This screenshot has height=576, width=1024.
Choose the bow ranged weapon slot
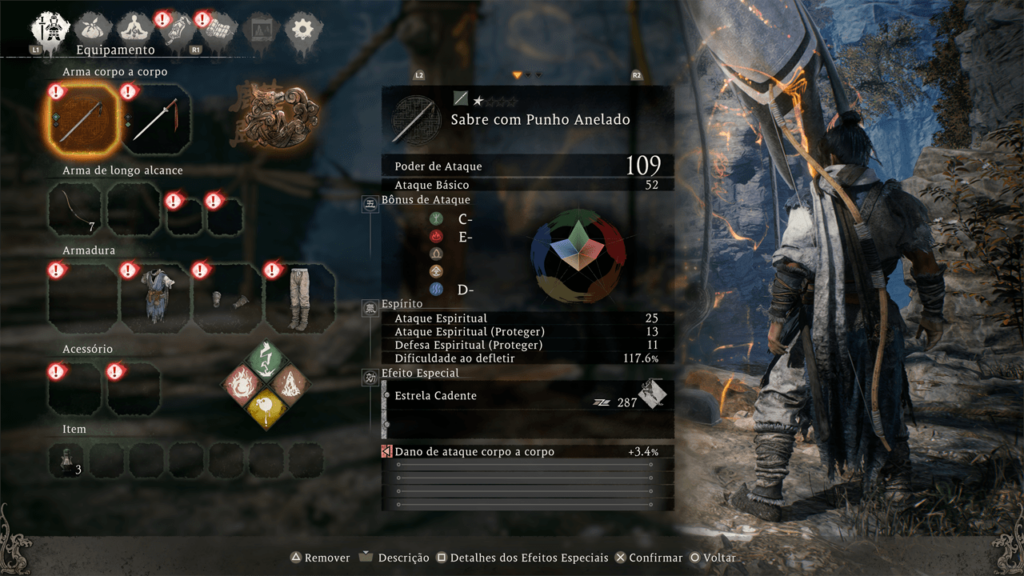pos(75,210)
